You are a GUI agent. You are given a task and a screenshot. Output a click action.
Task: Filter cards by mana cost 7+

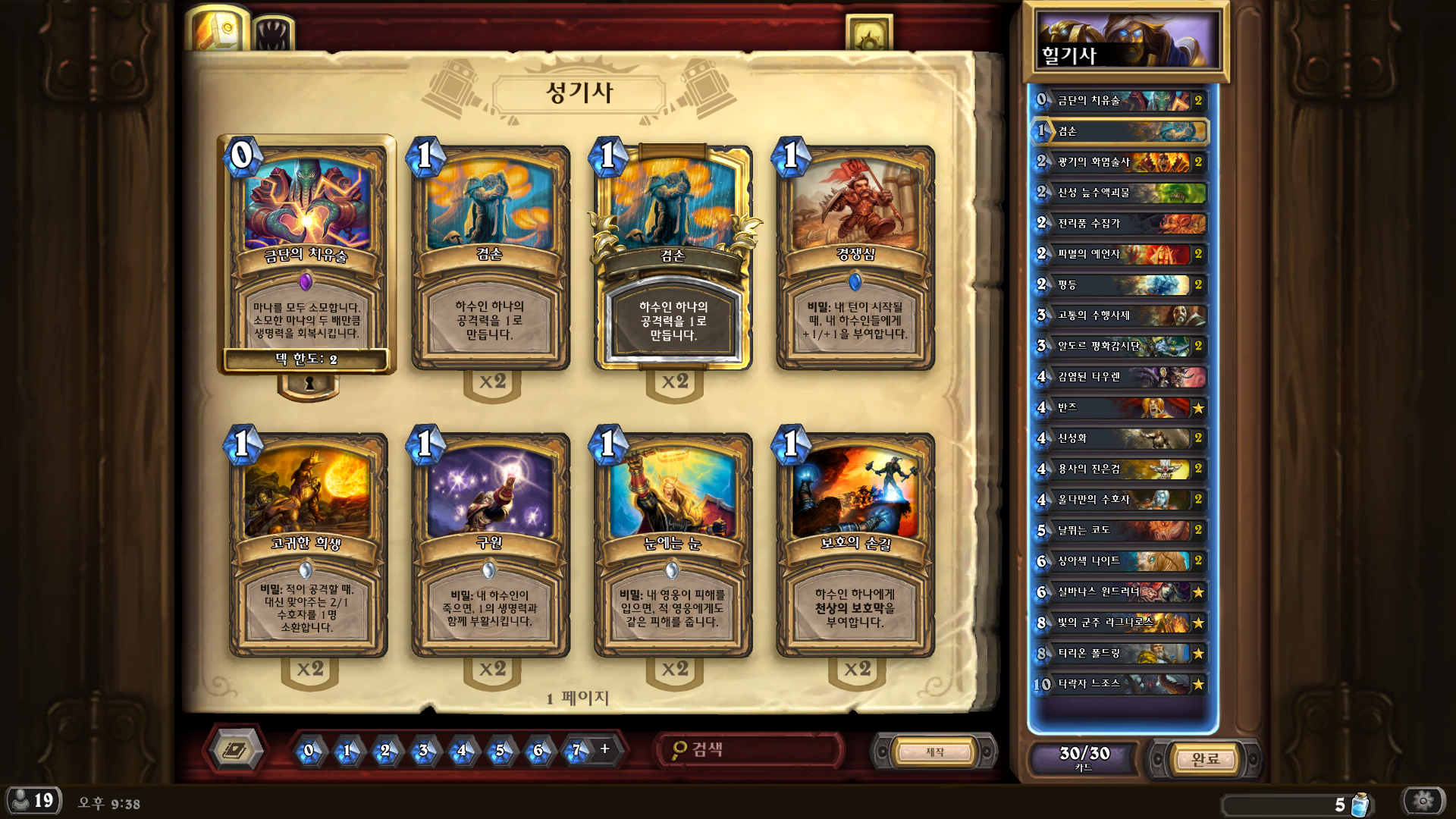[x=576, y=751]
